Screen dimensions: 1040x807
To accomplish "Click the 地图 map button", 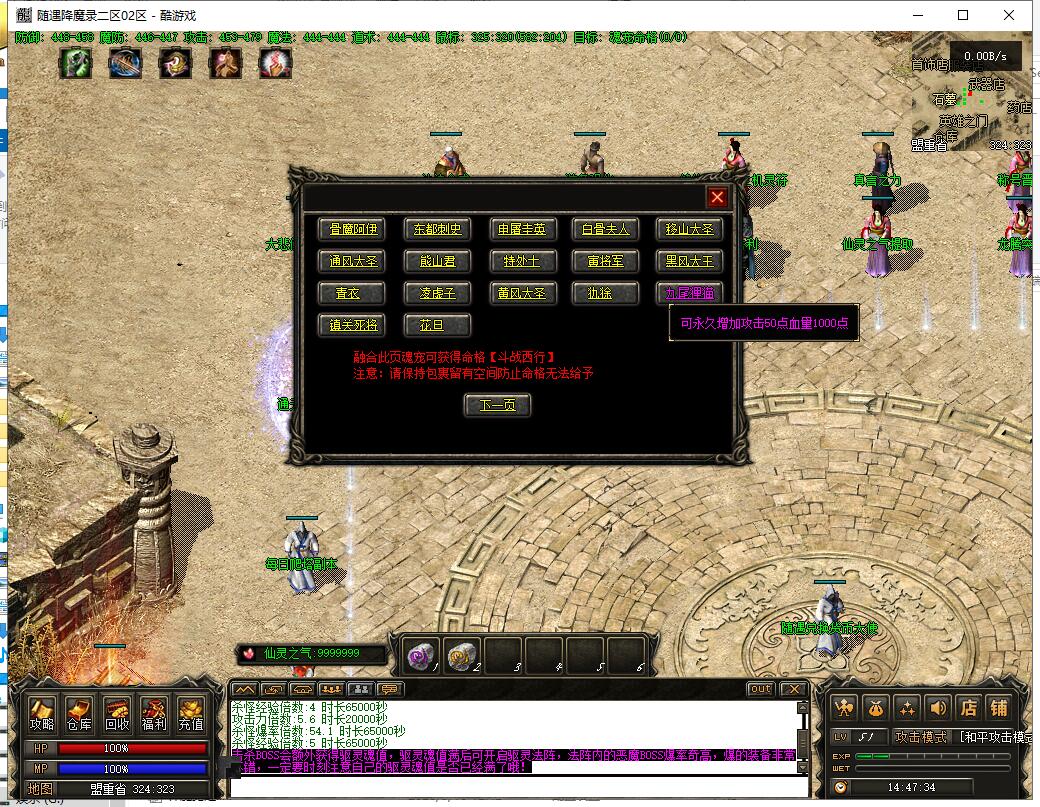I will pos(40,789).
